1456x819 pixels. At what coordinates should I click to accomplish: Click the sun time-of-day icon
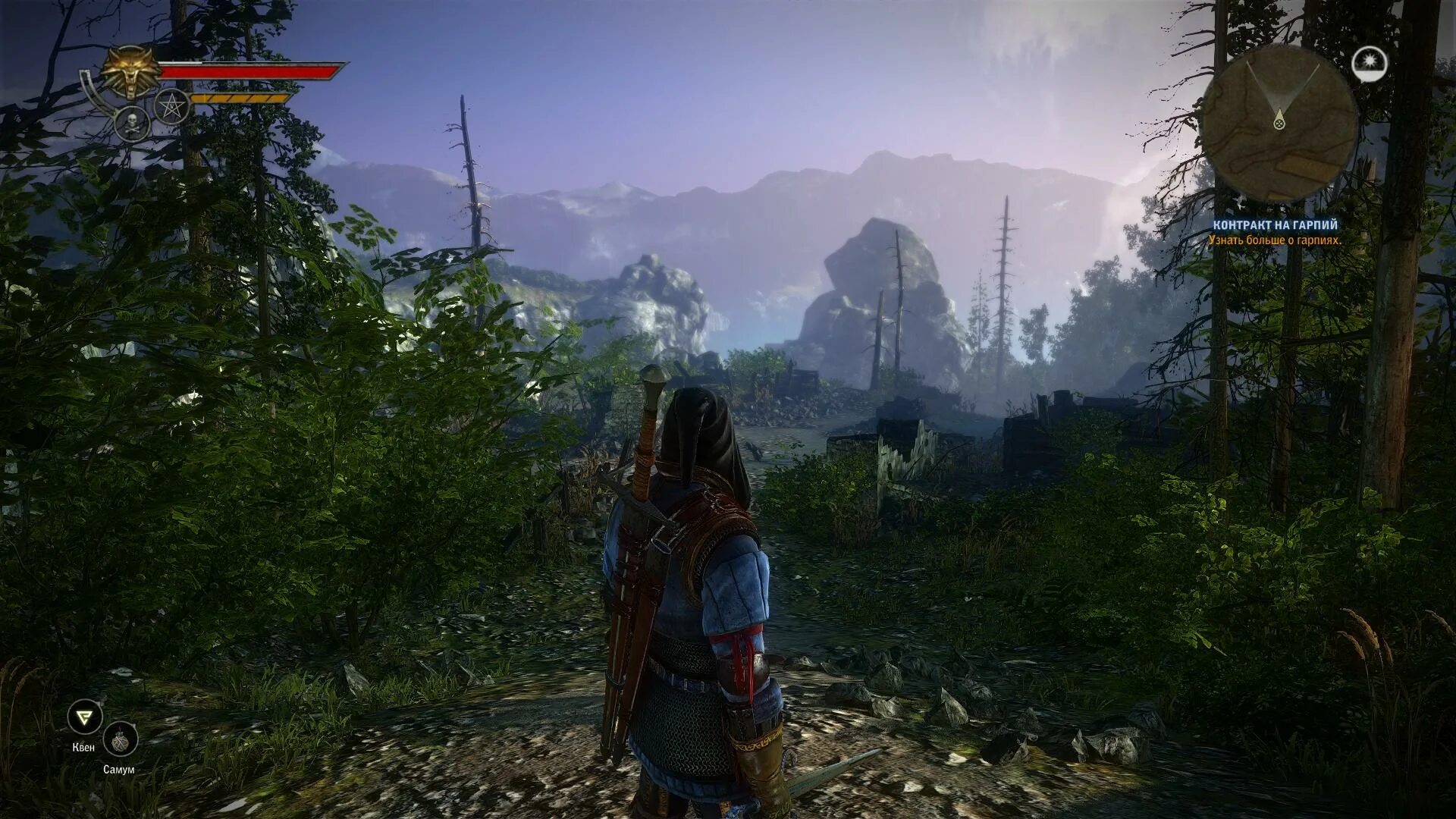coord(1370,64)
